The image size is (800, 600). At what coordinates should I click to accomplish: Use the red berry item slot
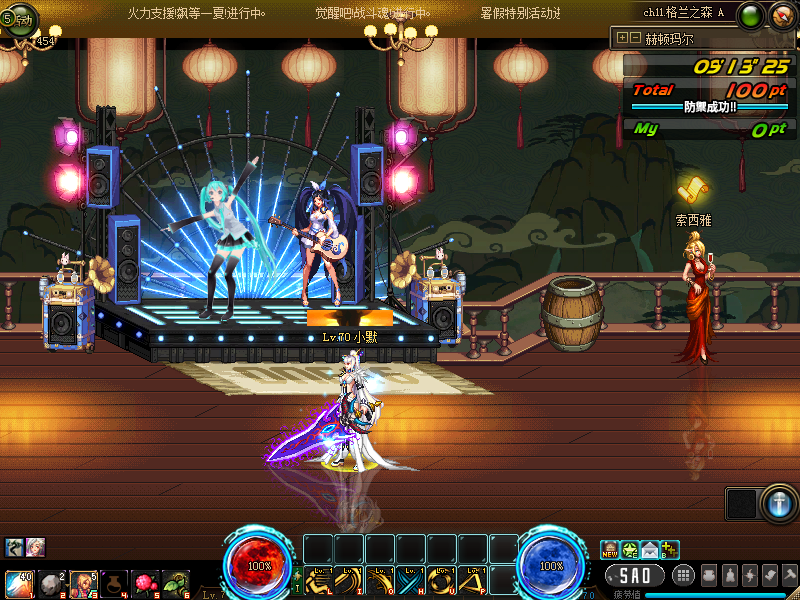pyautogui.click(x=145, y=582)
